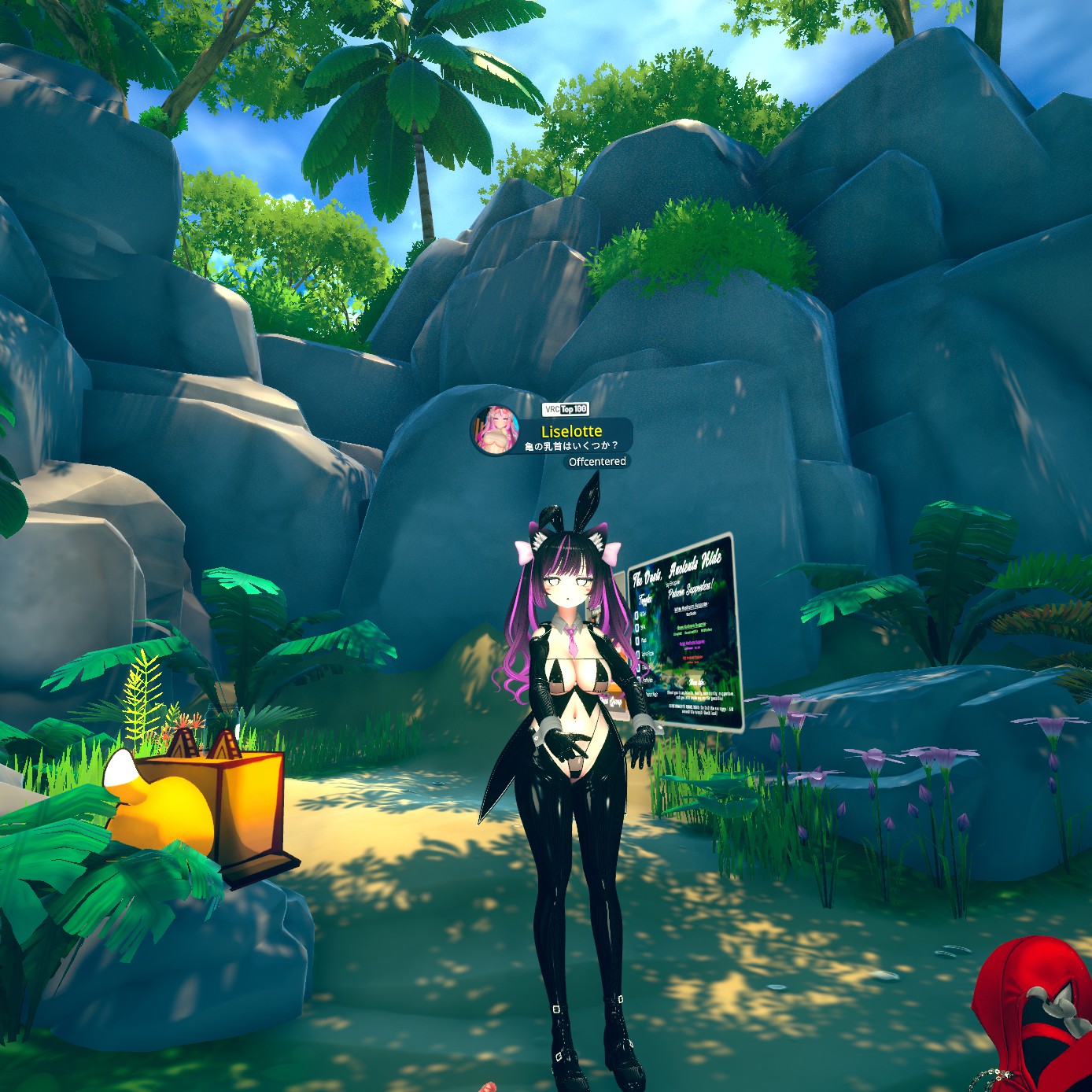Select Liselotte's player nameplate
This screenshot has height=1092, width=1092.
coord(572,433)
